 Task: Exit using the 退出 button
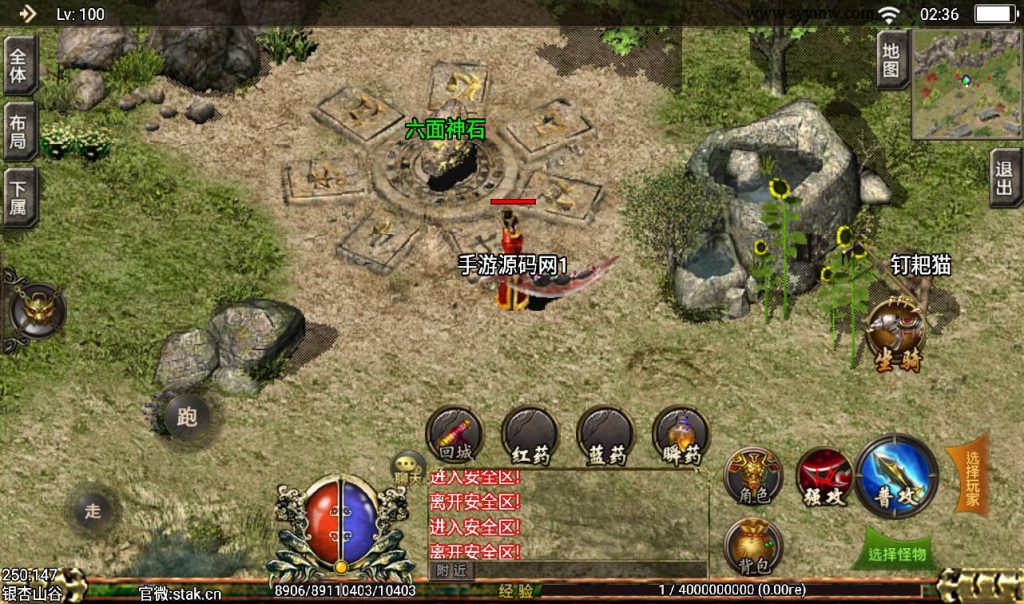tap(1005, 178)
